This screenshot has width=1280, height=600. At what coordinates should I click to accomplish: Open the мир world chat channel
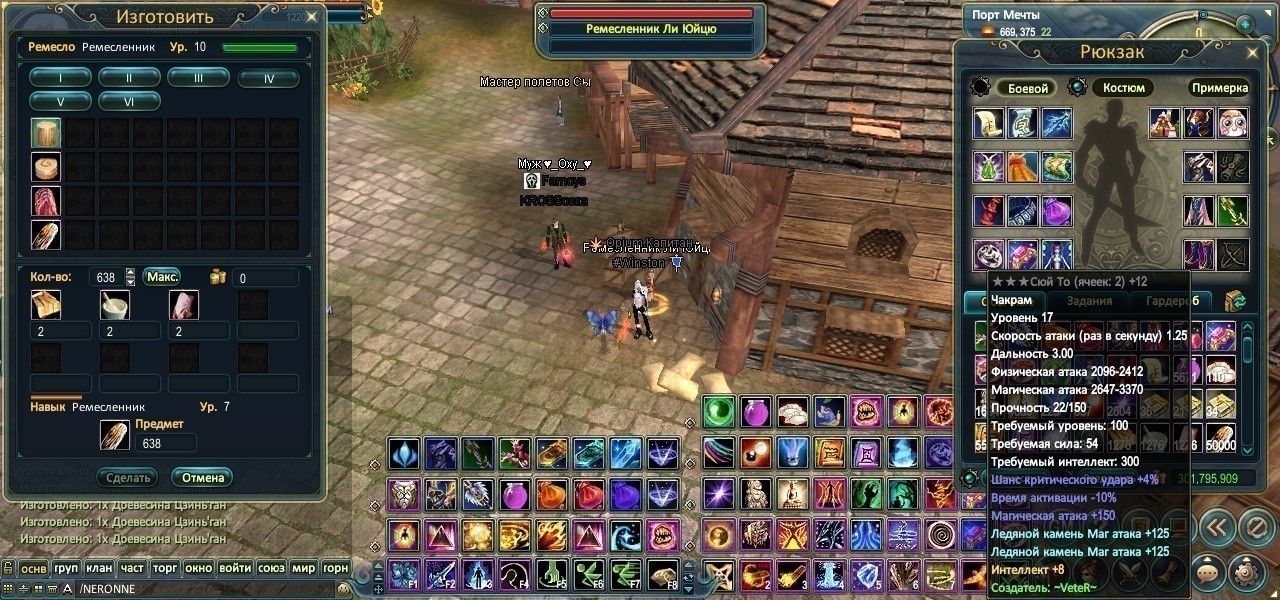point(303,568)
